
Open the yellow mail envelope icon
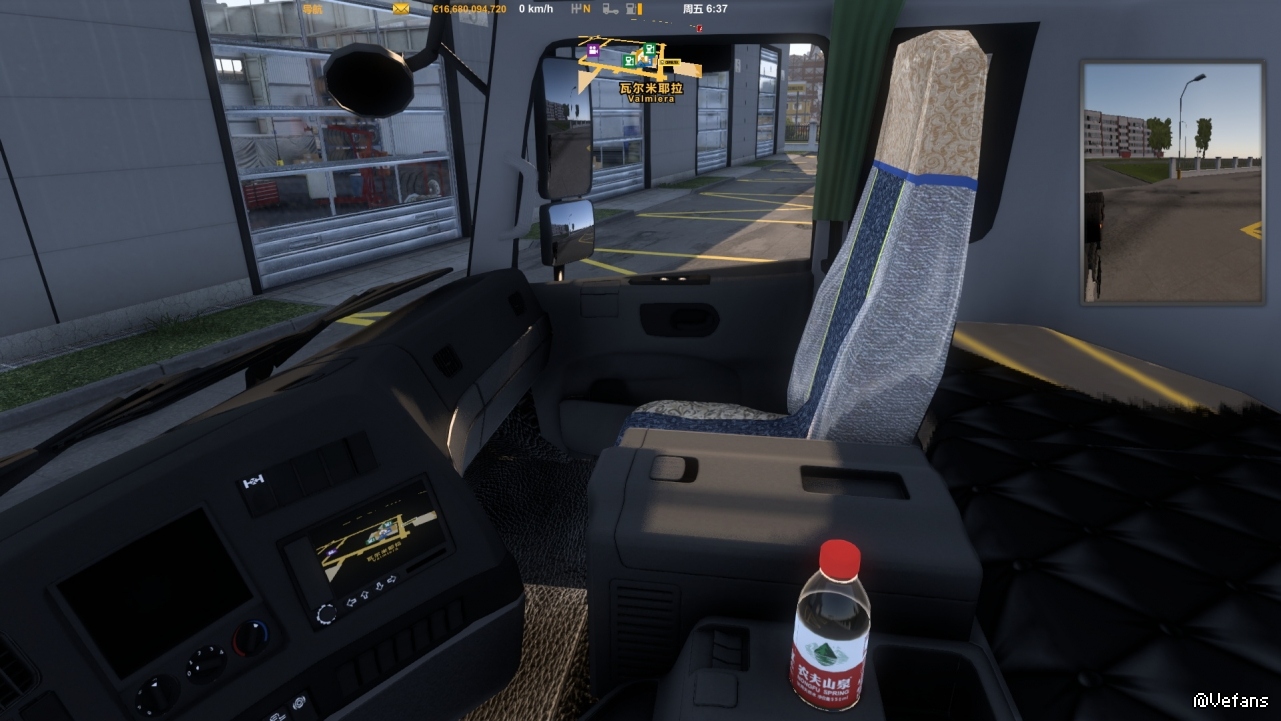tap(401, 9)
